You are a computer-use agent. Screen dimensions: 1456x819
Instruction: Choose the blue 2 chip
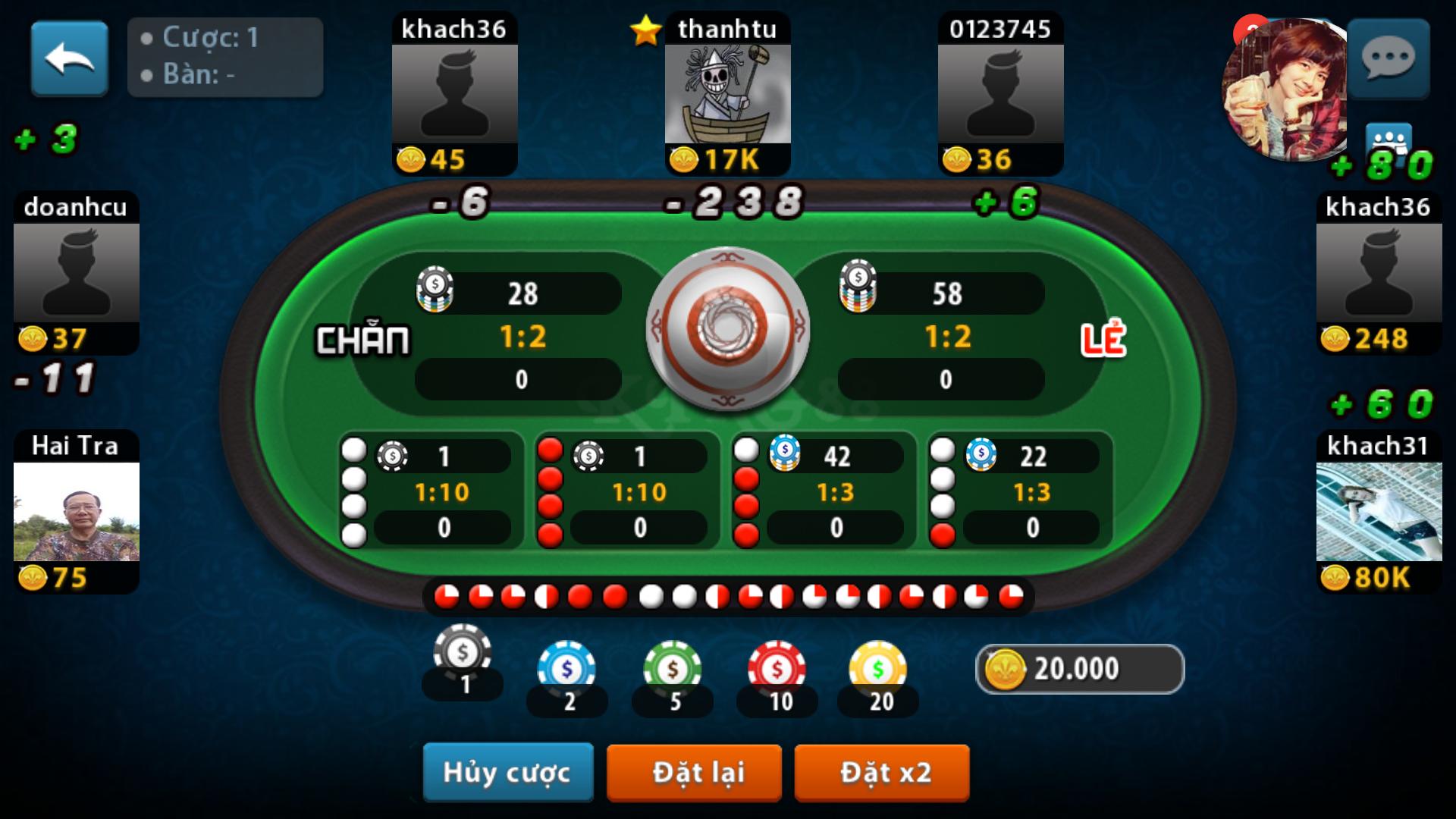(x=566, y=669)
